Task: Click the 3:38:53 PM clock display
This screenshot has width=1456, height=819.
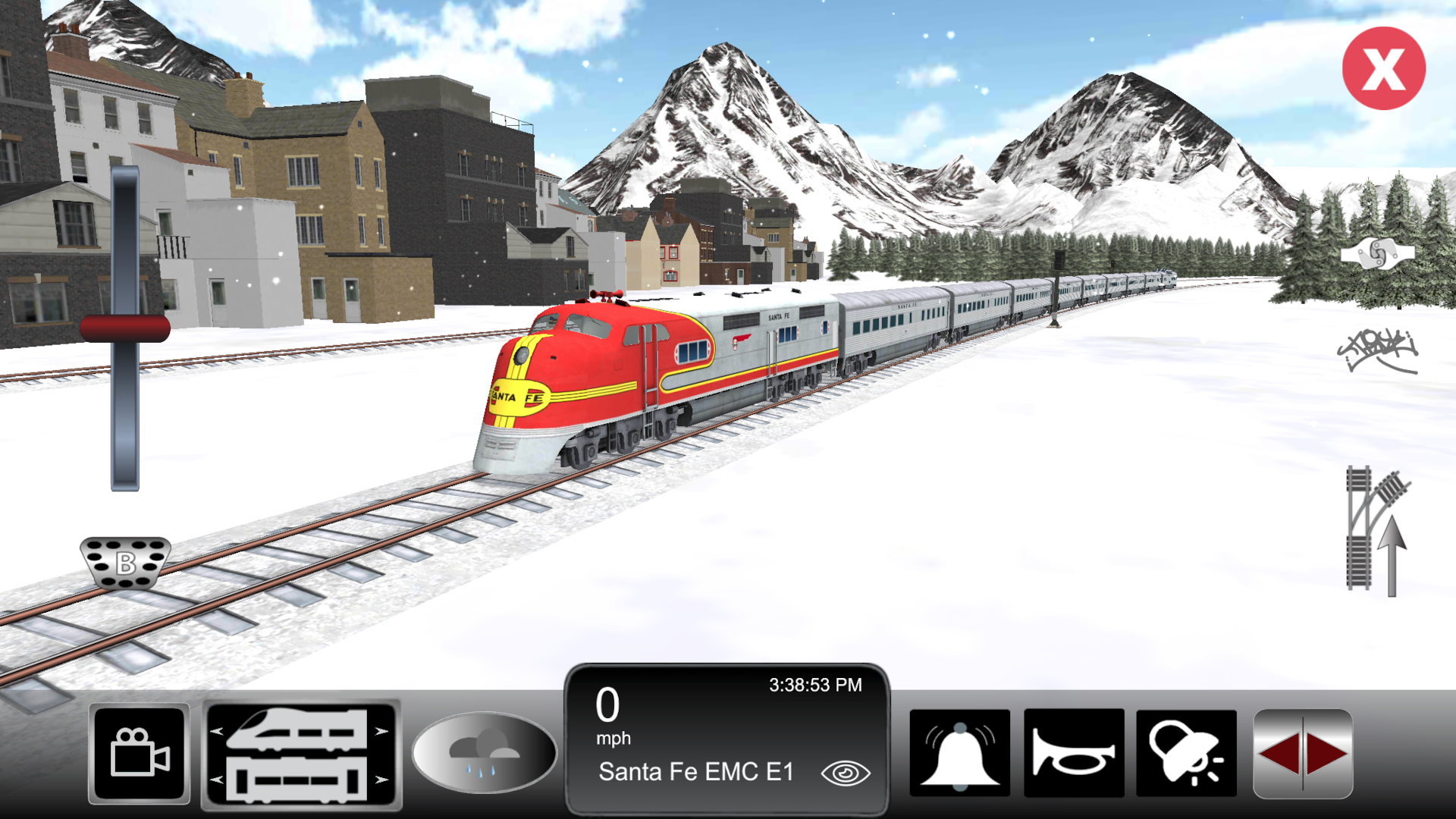Action: (x=814, y=684)
